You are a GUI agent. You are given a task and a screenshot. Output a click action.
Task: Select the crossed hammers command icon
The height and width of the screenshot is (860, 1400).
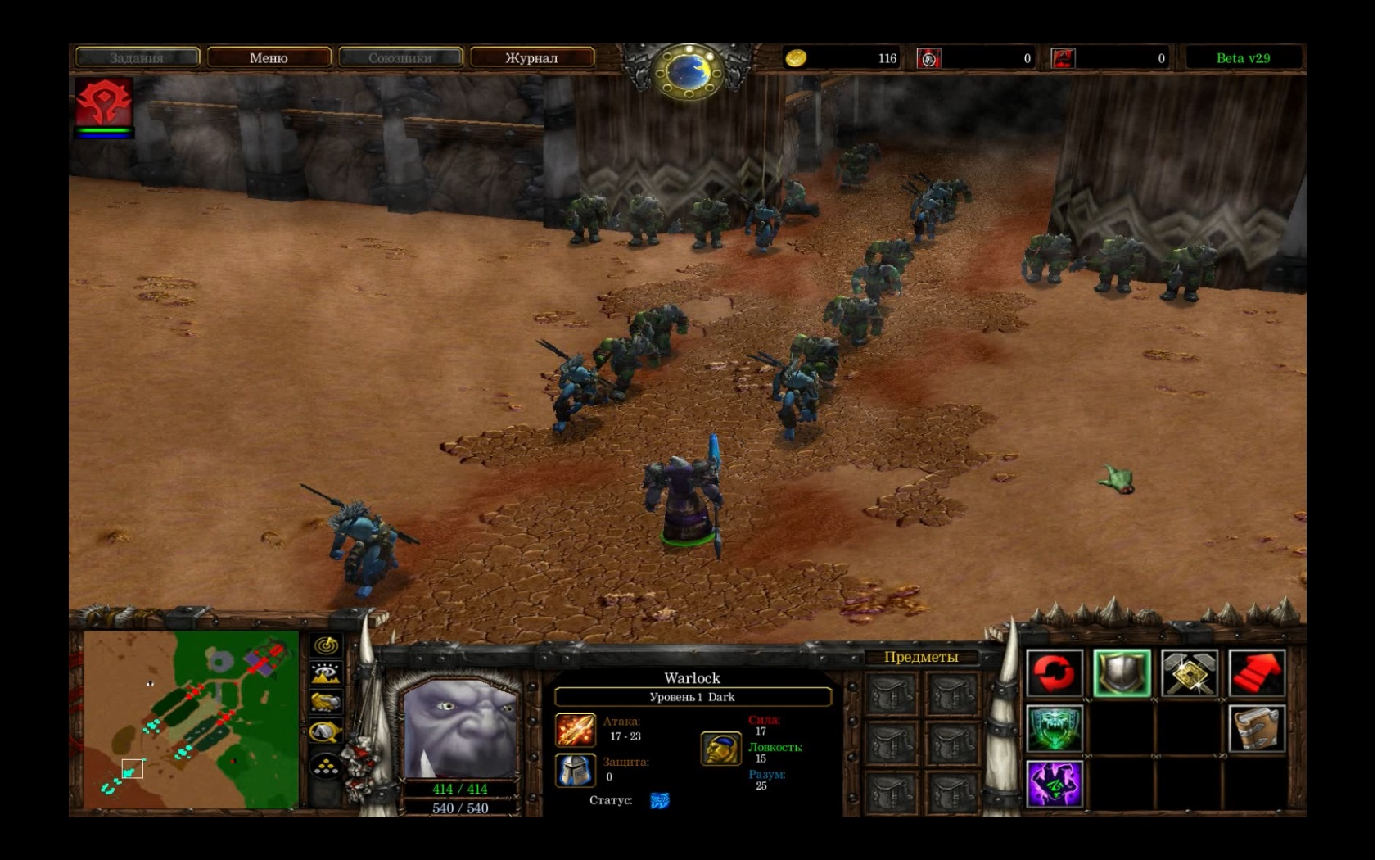(x=1190, y=673)
